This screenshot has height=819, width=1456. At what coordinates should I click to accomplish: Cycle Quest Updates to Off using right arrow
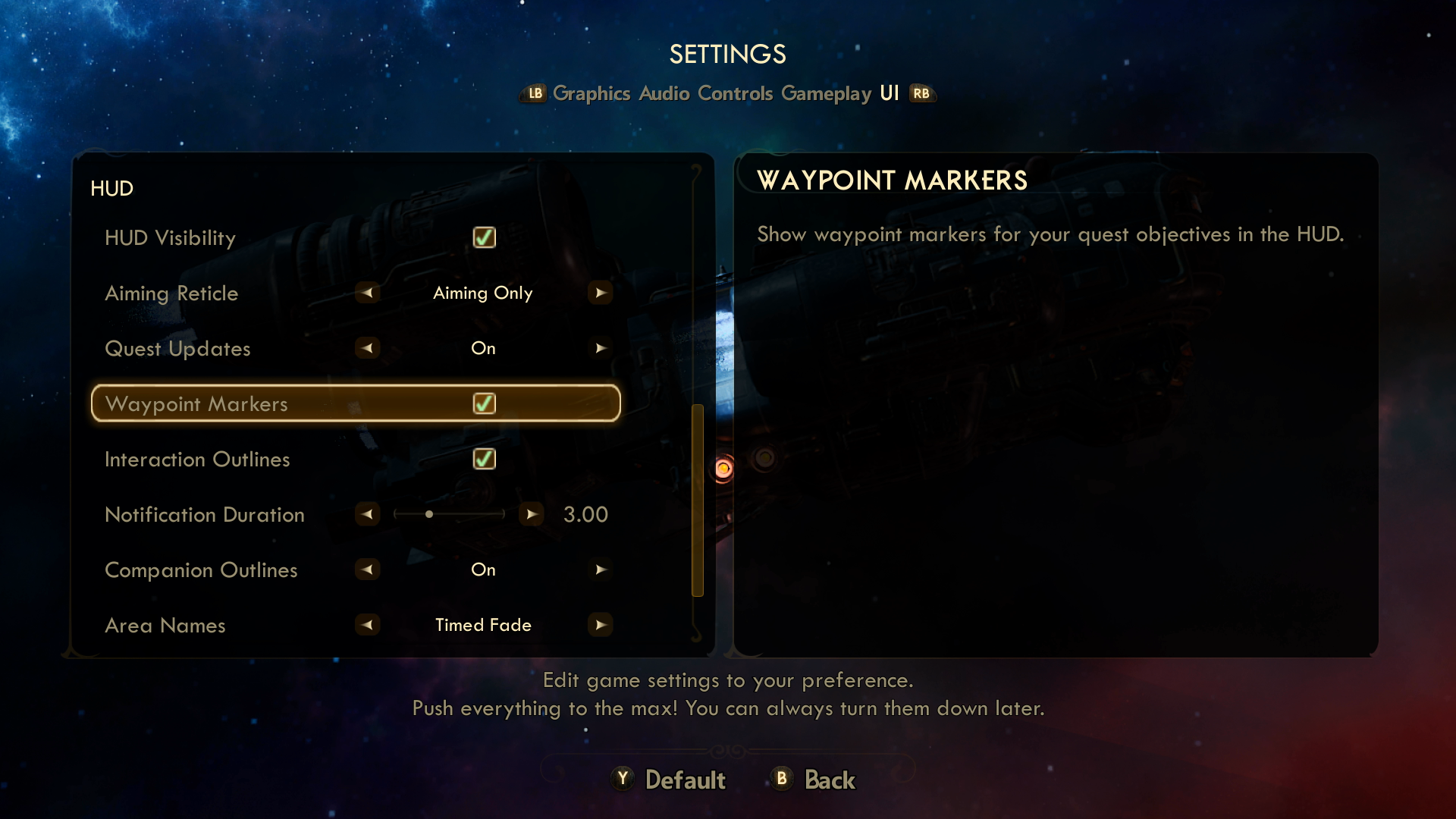601,348
